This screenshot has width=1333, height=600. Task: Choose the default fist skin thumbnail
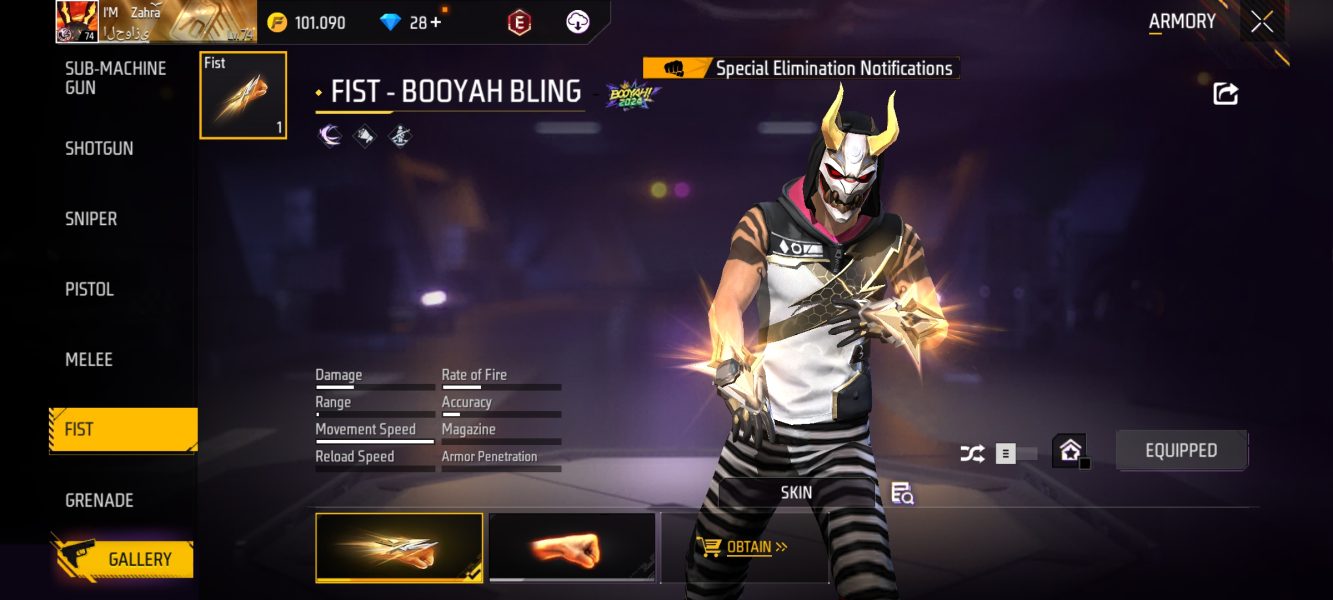pos(572,547)
